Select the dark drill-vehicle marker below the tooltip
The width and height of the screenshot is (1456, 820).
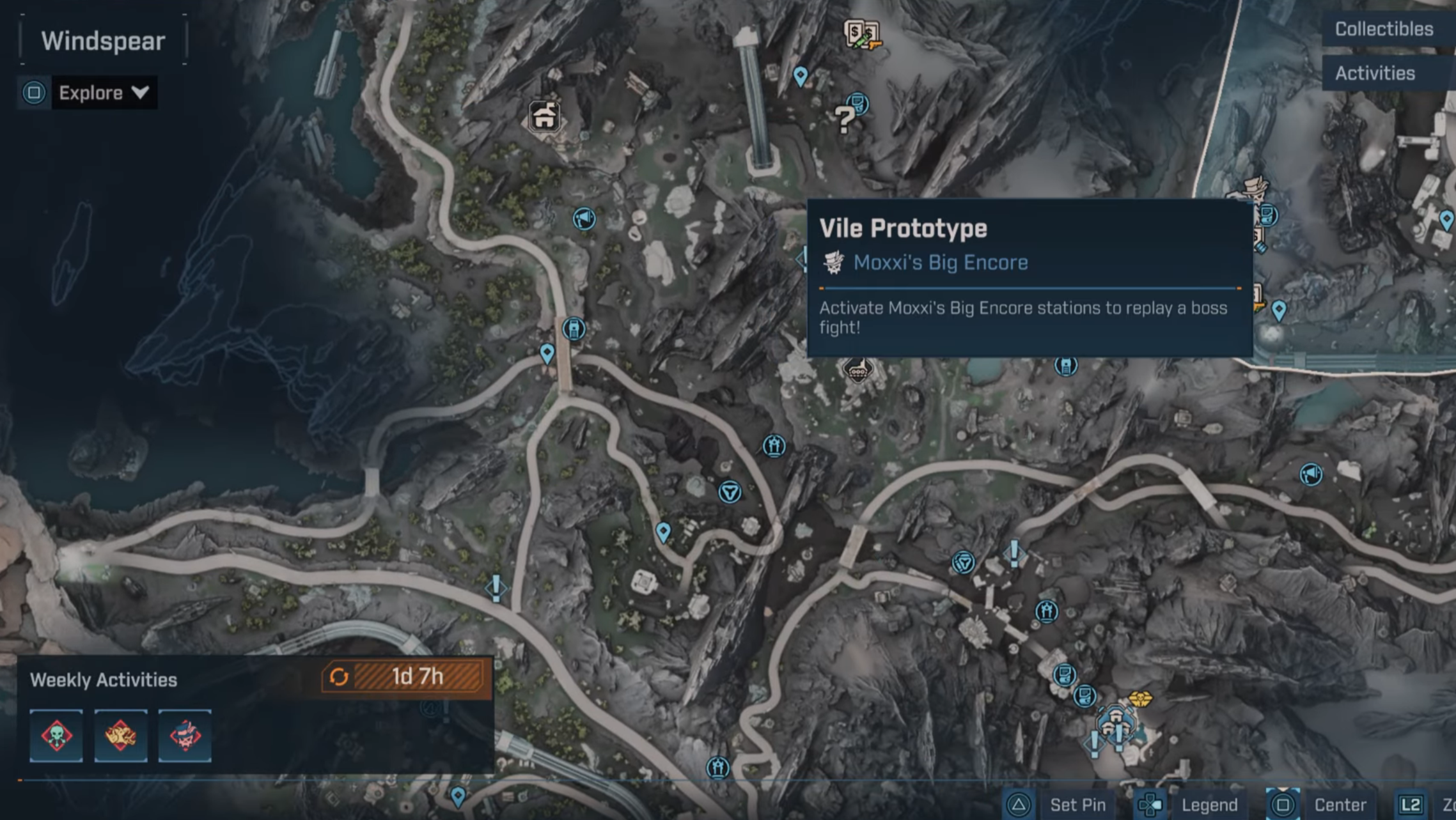(x=857, y=369)
